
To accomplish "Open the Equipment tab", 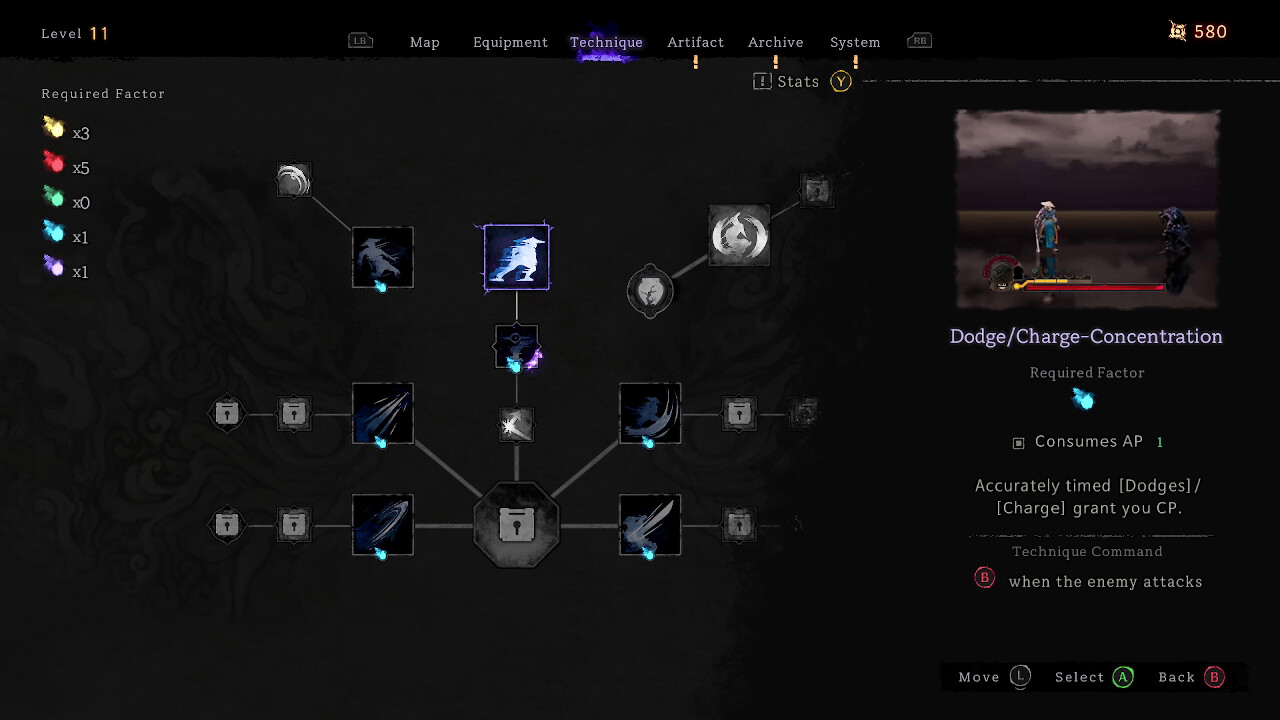I will [x=510, y=42].
